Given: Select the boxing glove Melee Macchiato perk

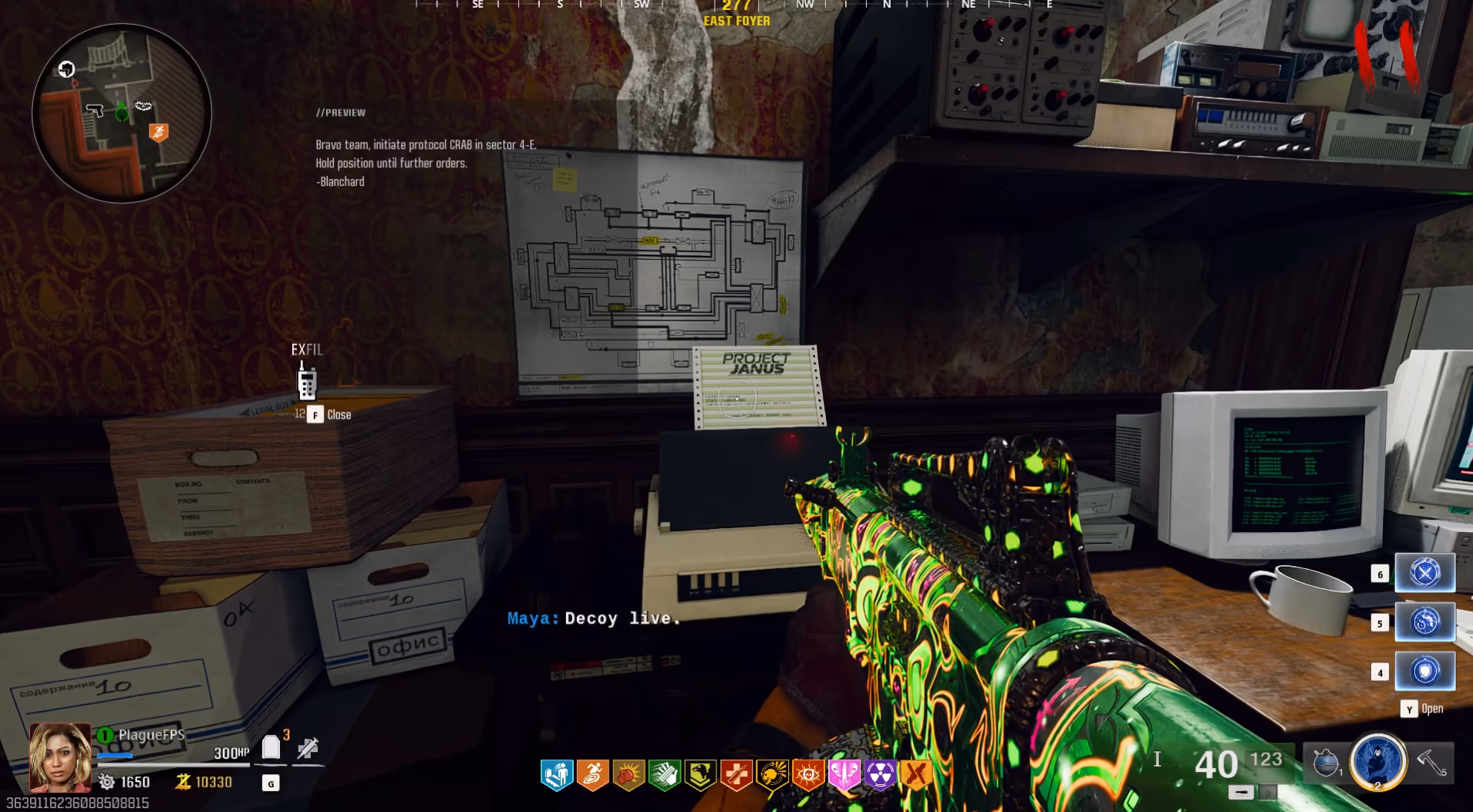Looking at the screenshot, I should point(629,775).
